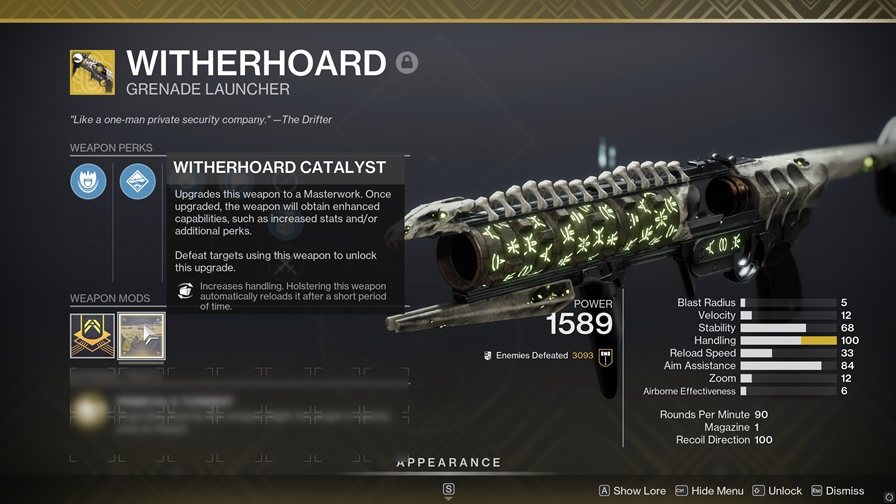The height and width of the screenshot is (504, 896).
Task: Unlock the weapon via the footer option
Action: (777, 491)
